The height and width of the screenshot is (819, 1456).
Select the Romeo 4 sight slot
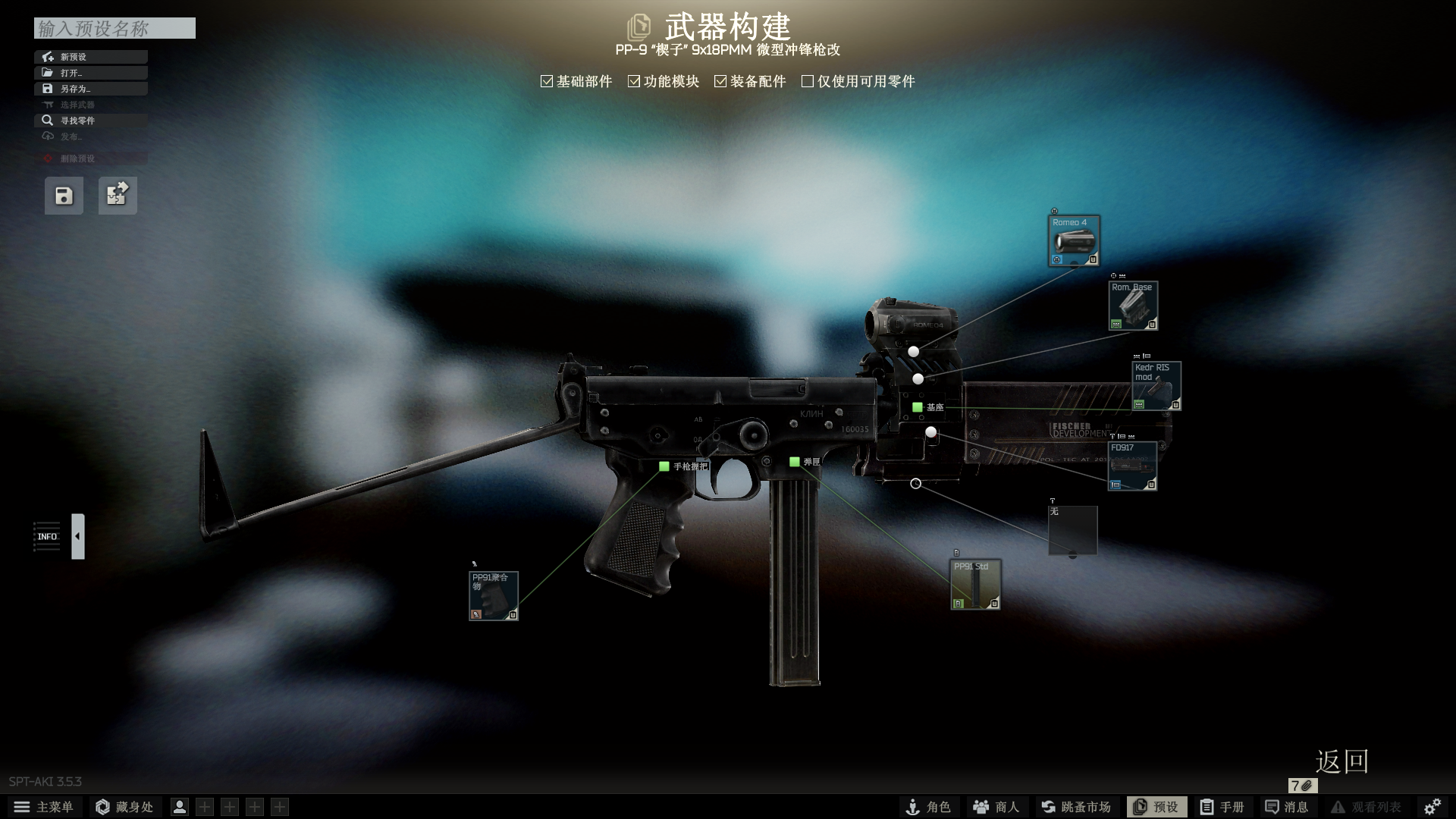pos(1074,241)
